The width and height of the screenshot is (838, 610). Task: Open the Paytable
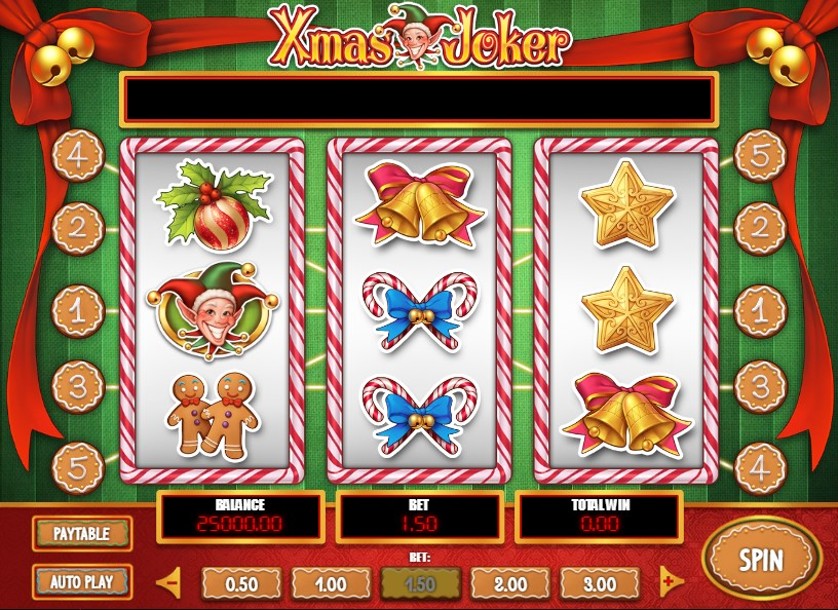(80, 533)
